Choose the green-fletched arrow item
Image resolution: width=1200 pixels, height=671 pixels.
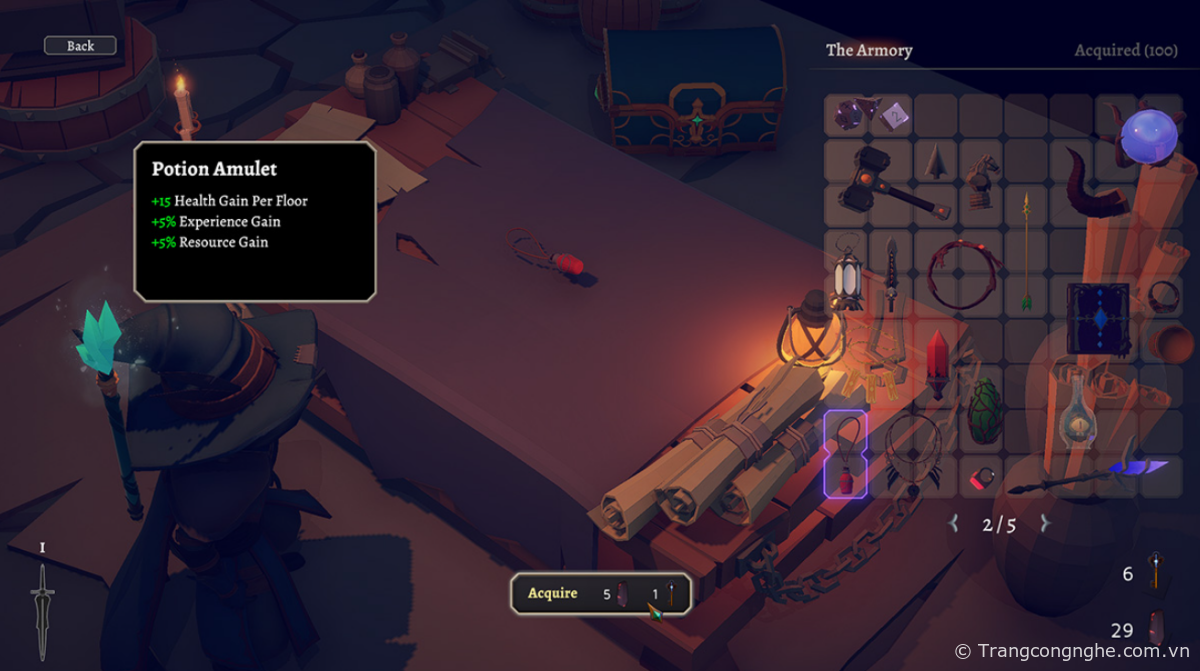point(1025,250)
